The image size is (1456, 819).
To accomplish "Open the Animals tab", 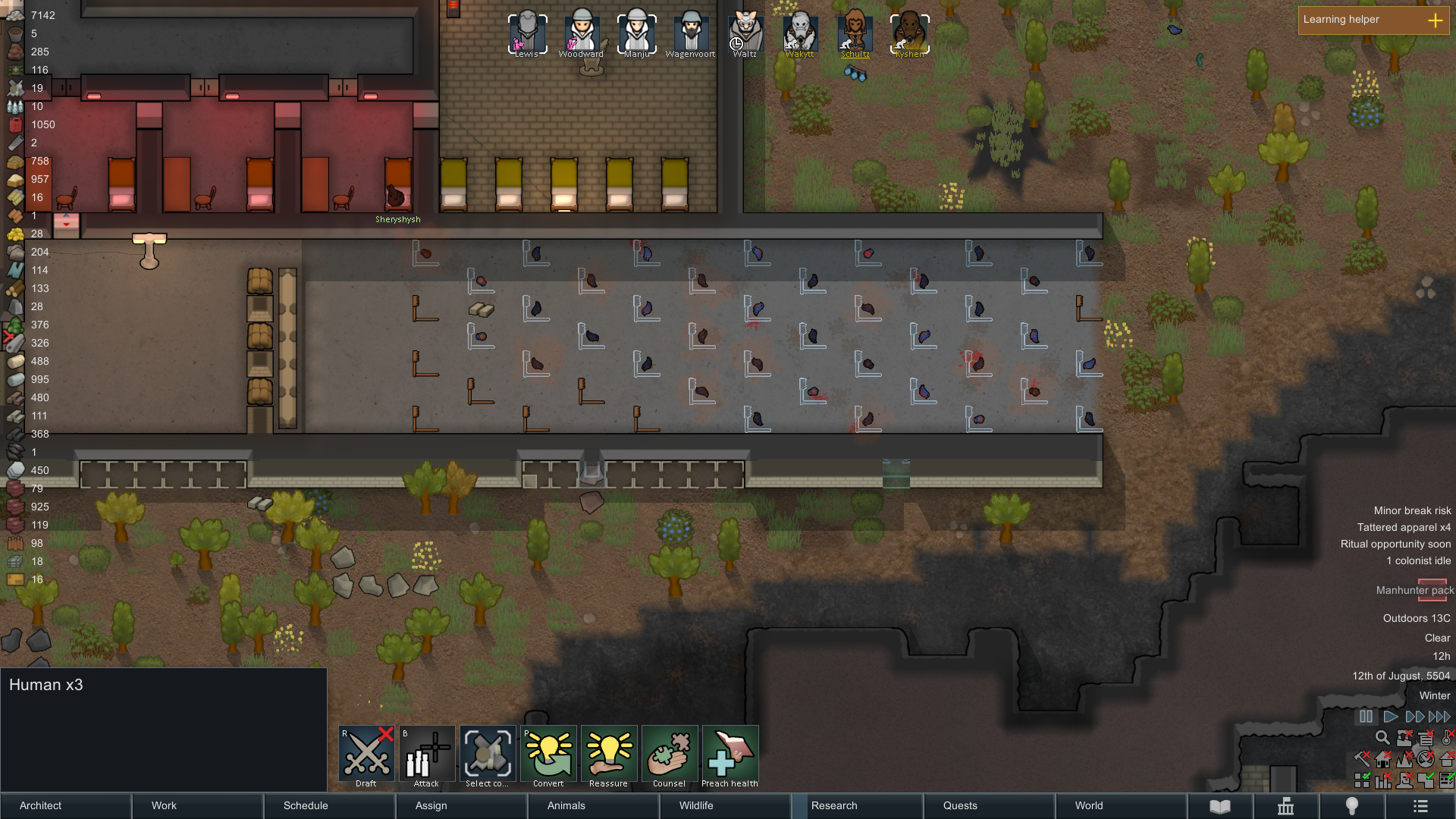I will [593, 805].
